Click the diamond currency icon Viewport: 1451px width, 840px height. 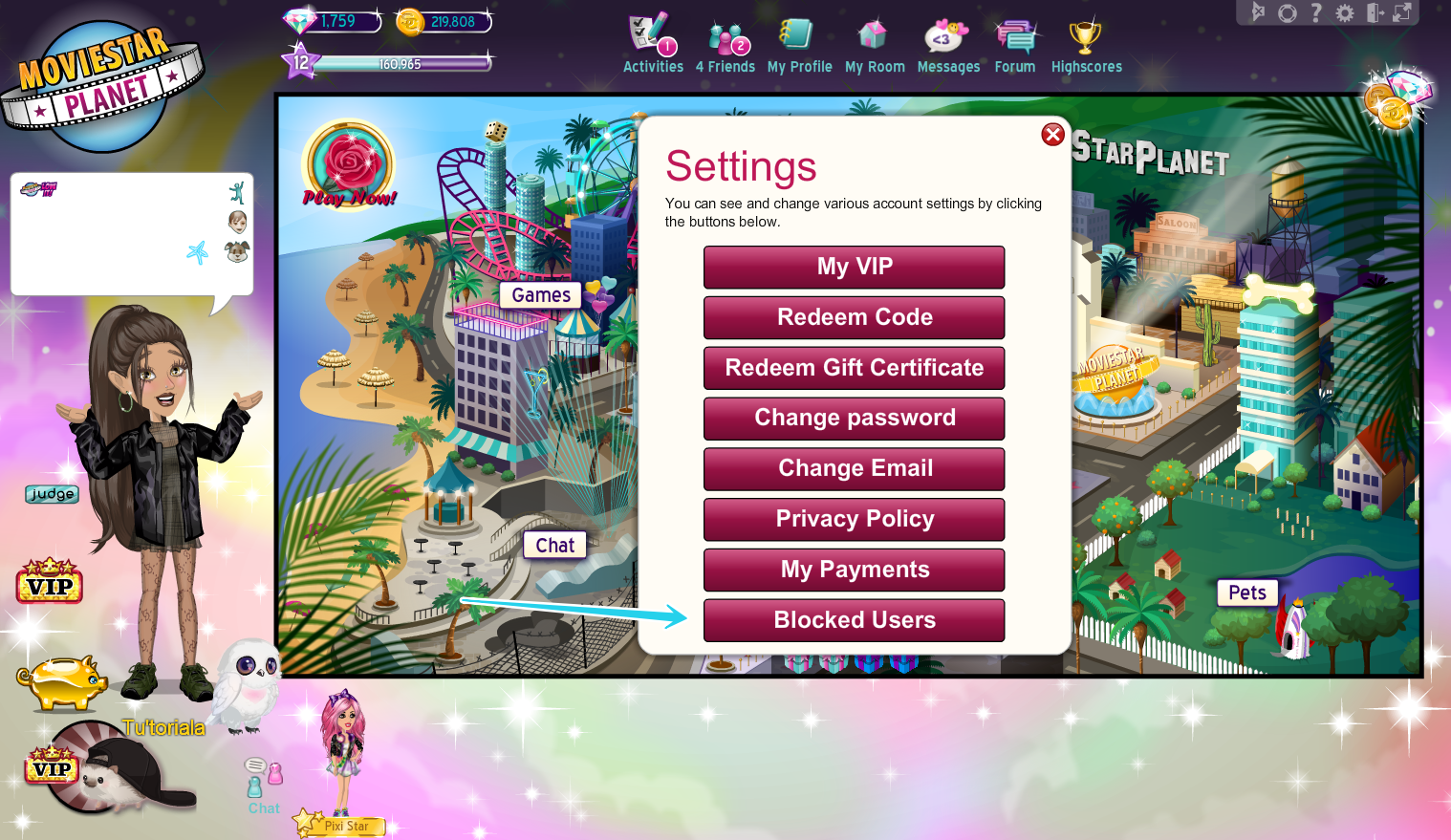tap(300, 19)
